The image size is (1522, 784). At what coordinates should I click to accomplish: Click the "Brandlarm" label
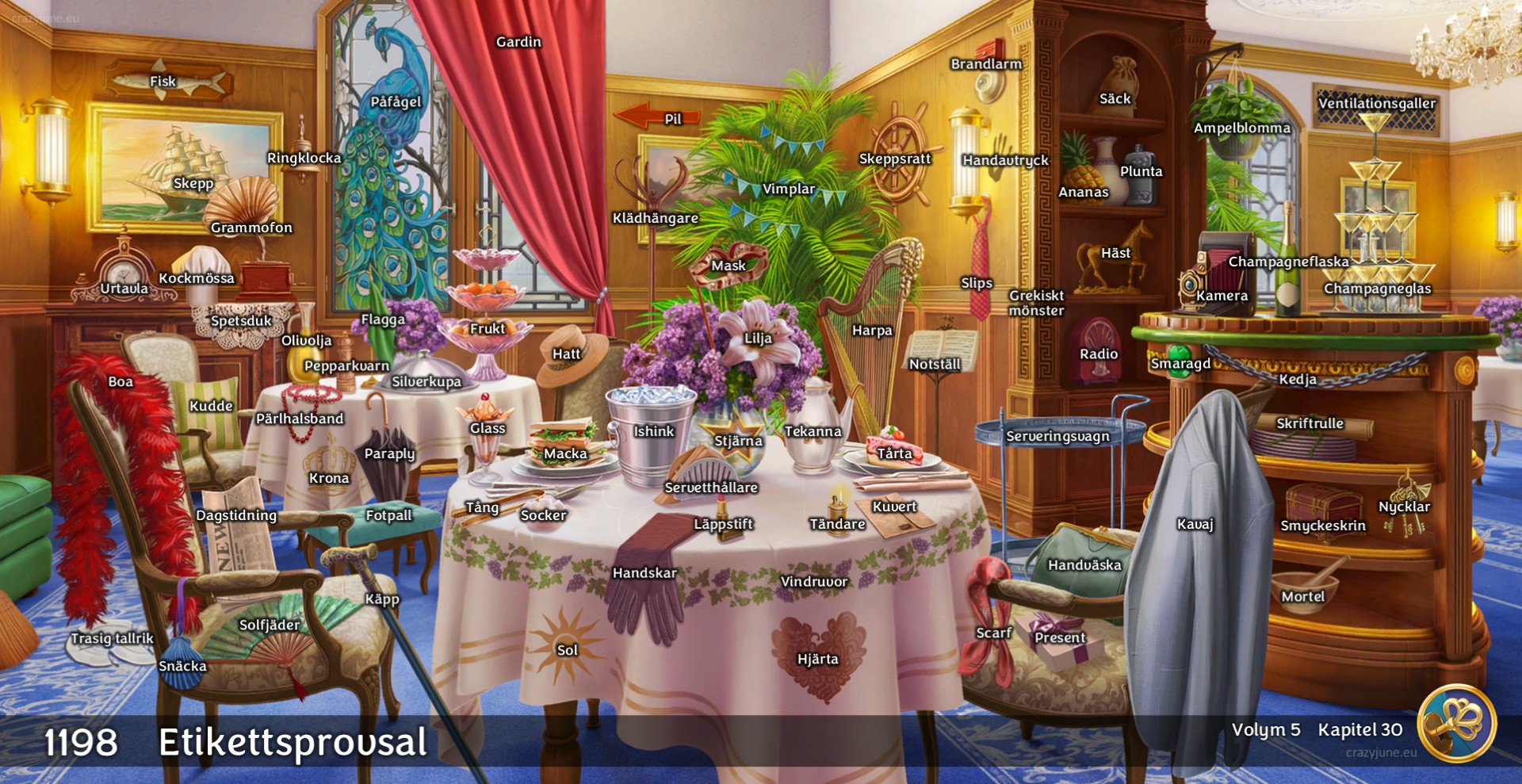coord(986,64)
